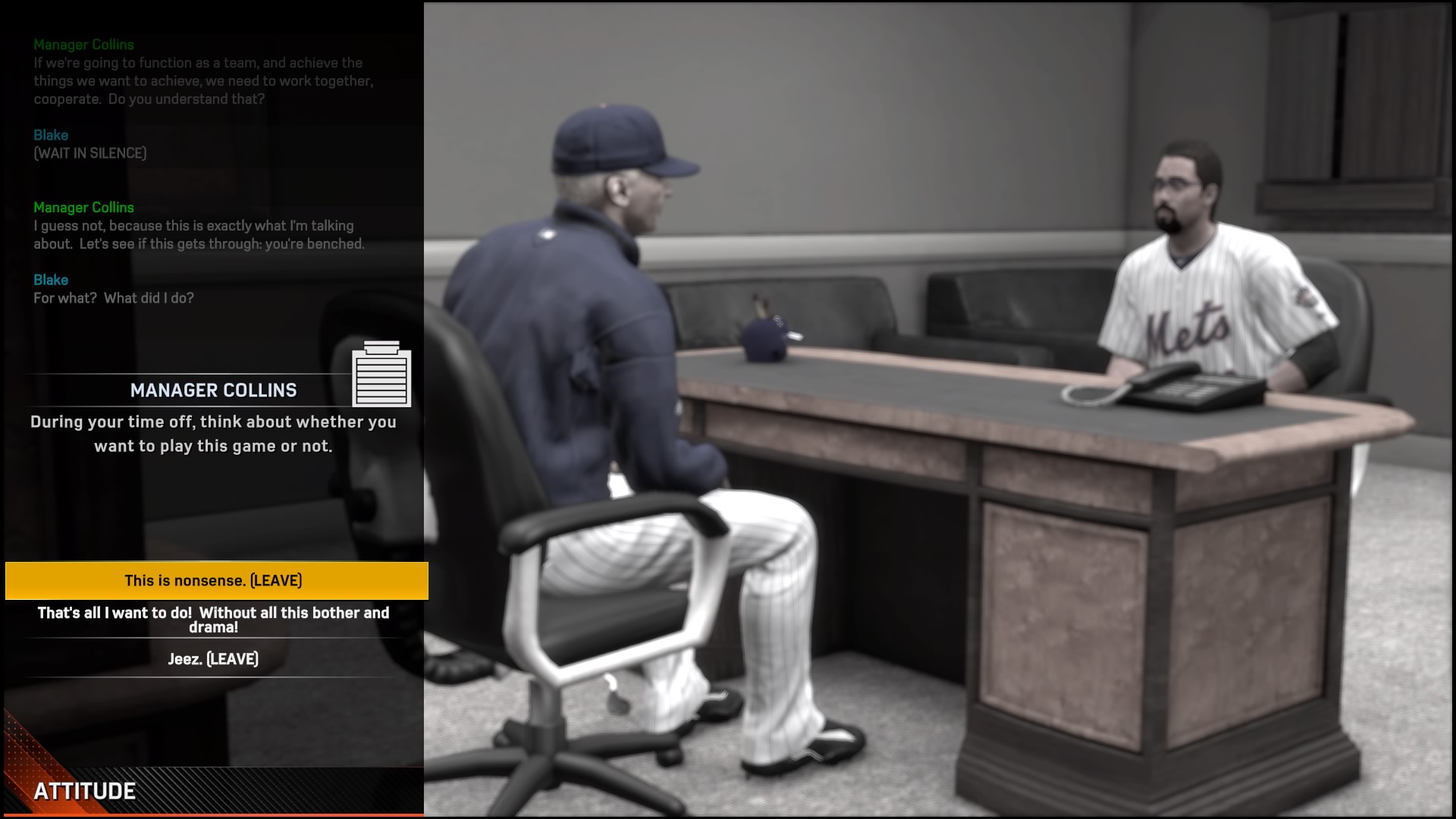Click the Manager Collins name label in green

[x=83, y=45]
